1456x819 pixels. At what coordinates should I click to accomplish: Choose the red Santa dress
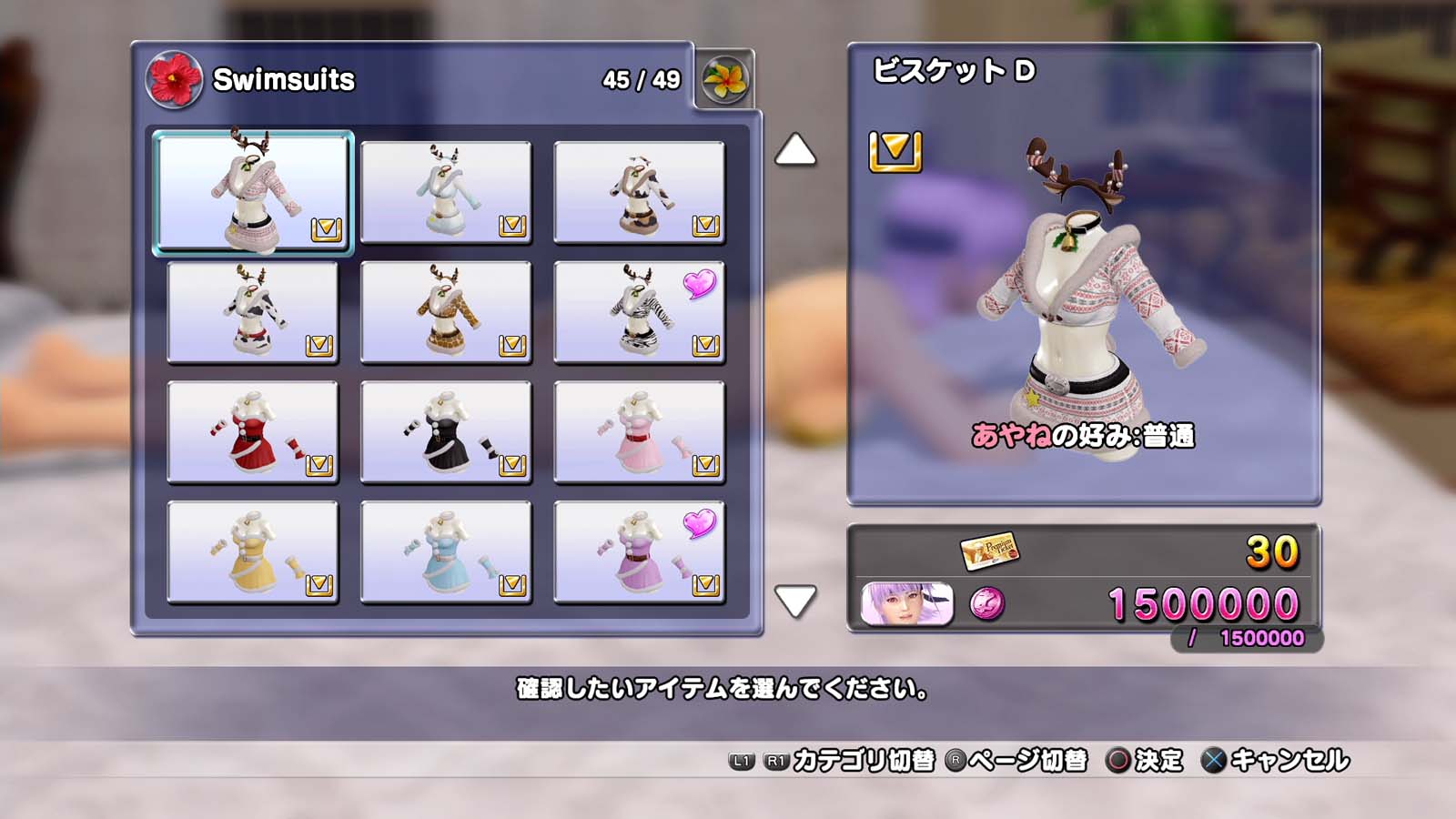coord(253,432)
